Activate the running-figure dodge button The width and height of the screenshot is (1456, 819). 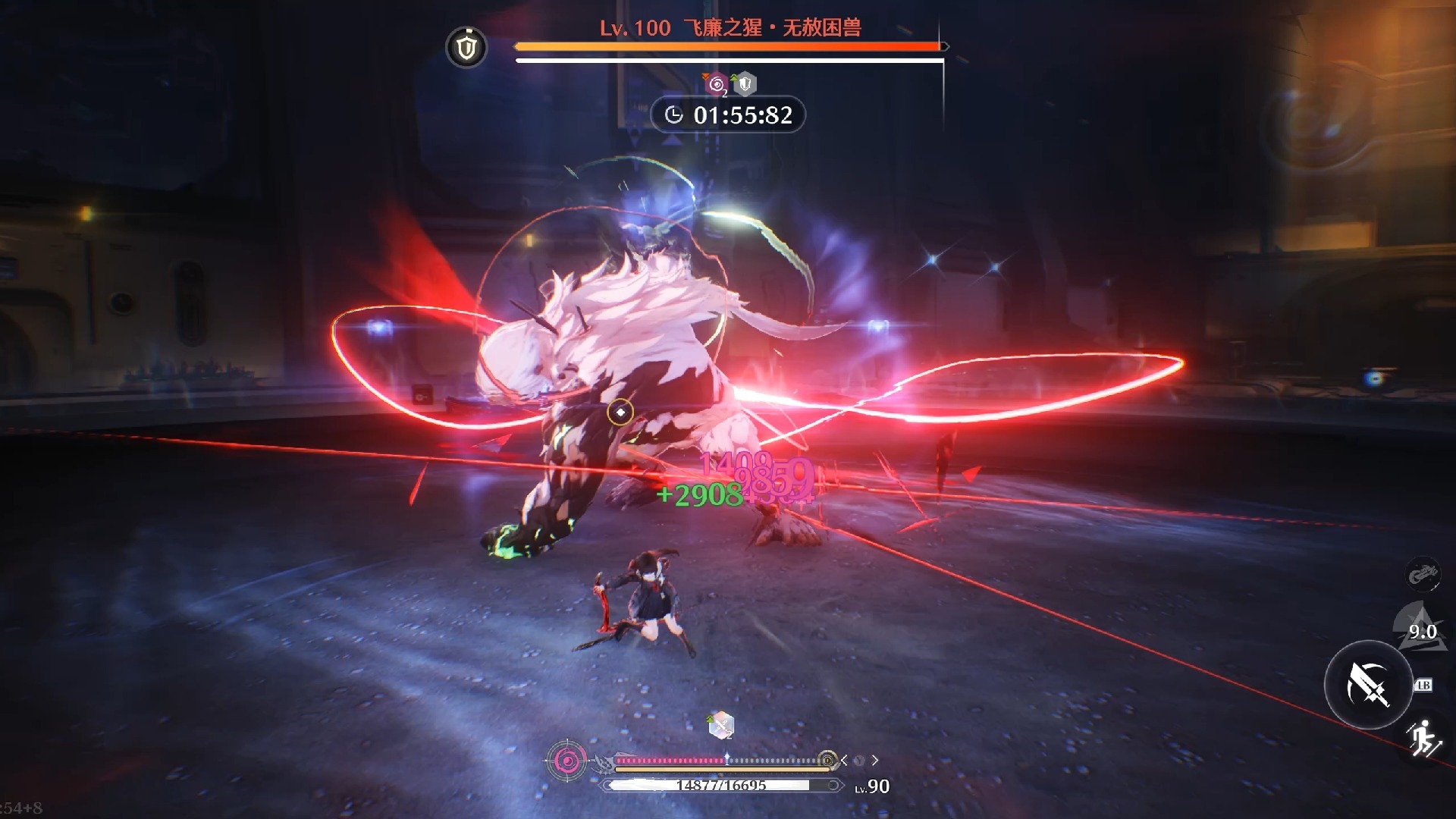pyautogui.click(x=1423, y=738)
